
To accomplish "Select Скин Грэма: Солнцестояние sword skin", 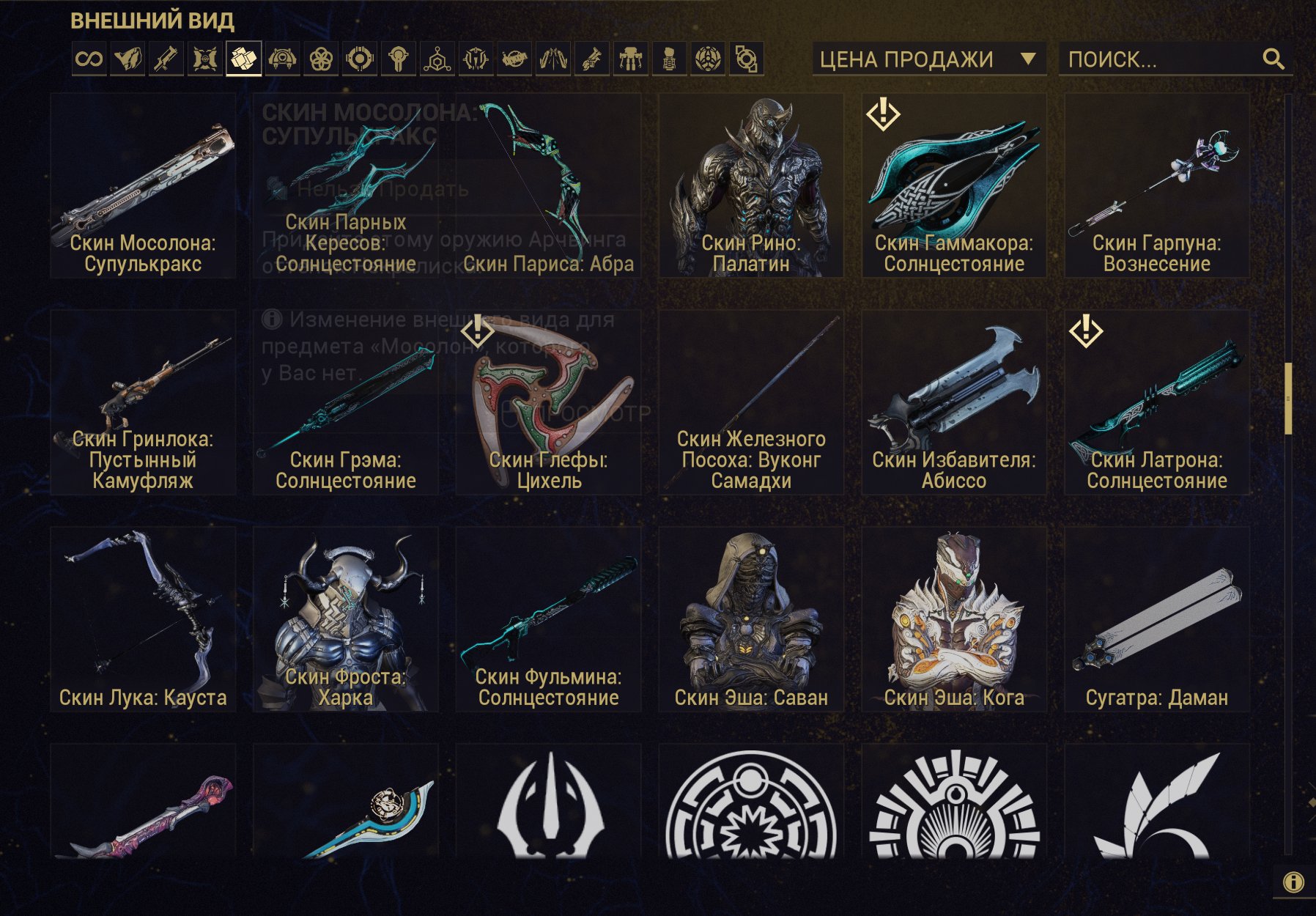I will pos(346,402).
